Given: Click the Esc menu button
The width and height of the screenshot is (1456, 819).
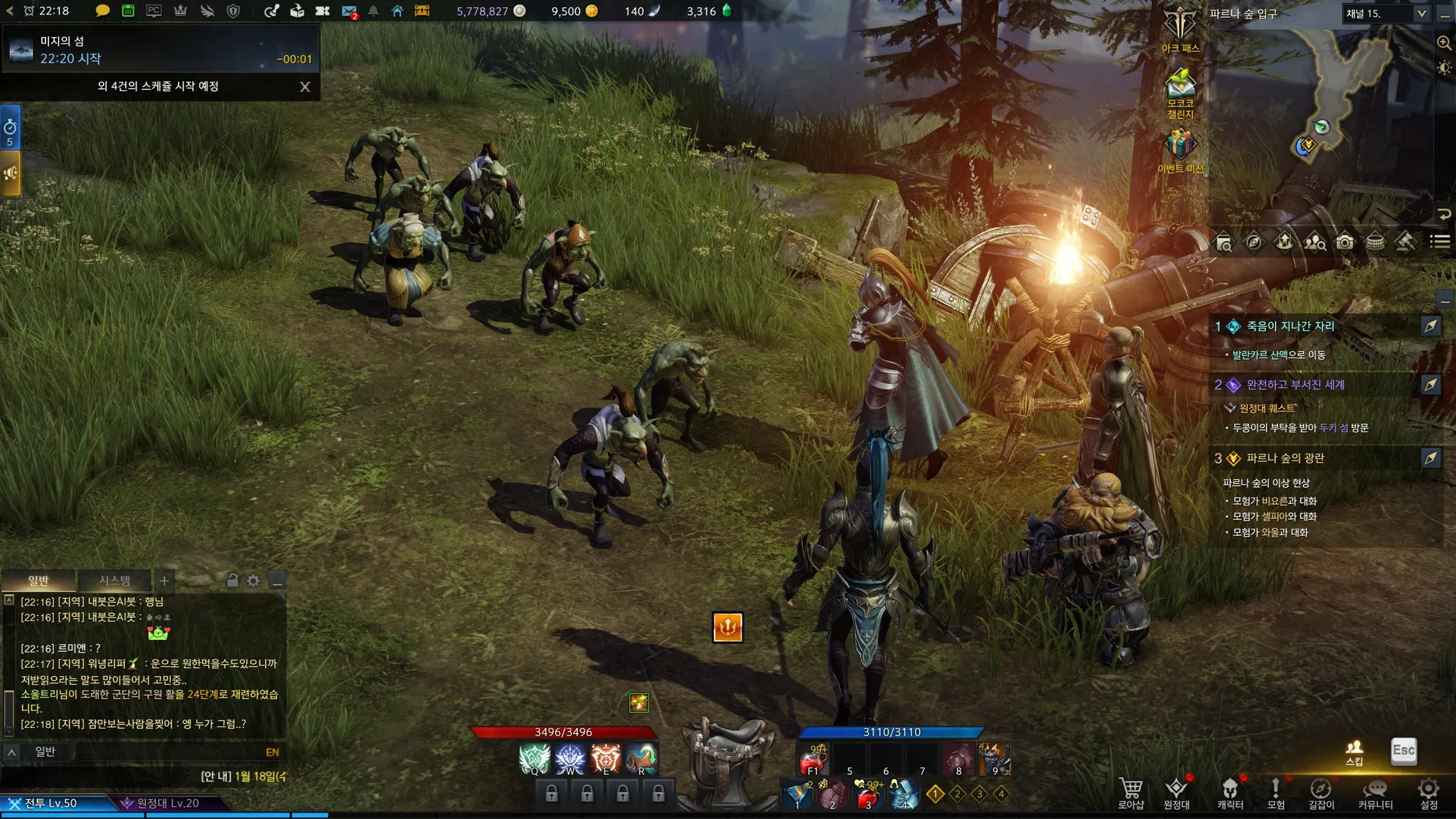Looking at the screenshot, I should click(x=1403, y=751).
